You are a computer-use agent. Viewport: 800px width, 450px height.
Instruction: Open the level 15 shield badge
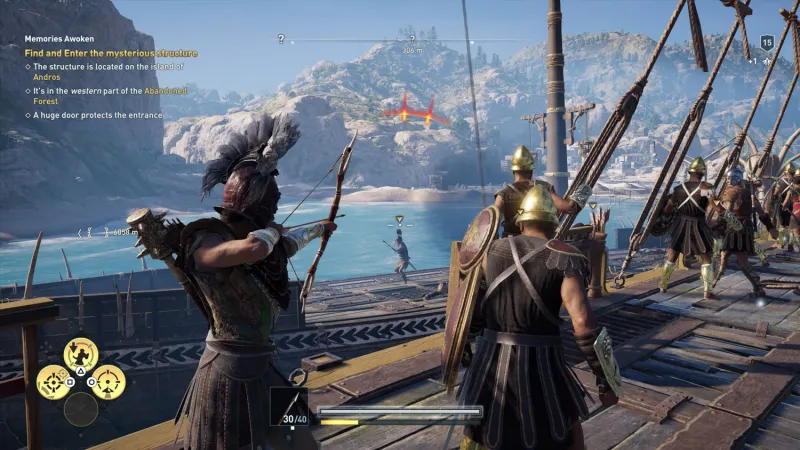(x=767, y=42)
